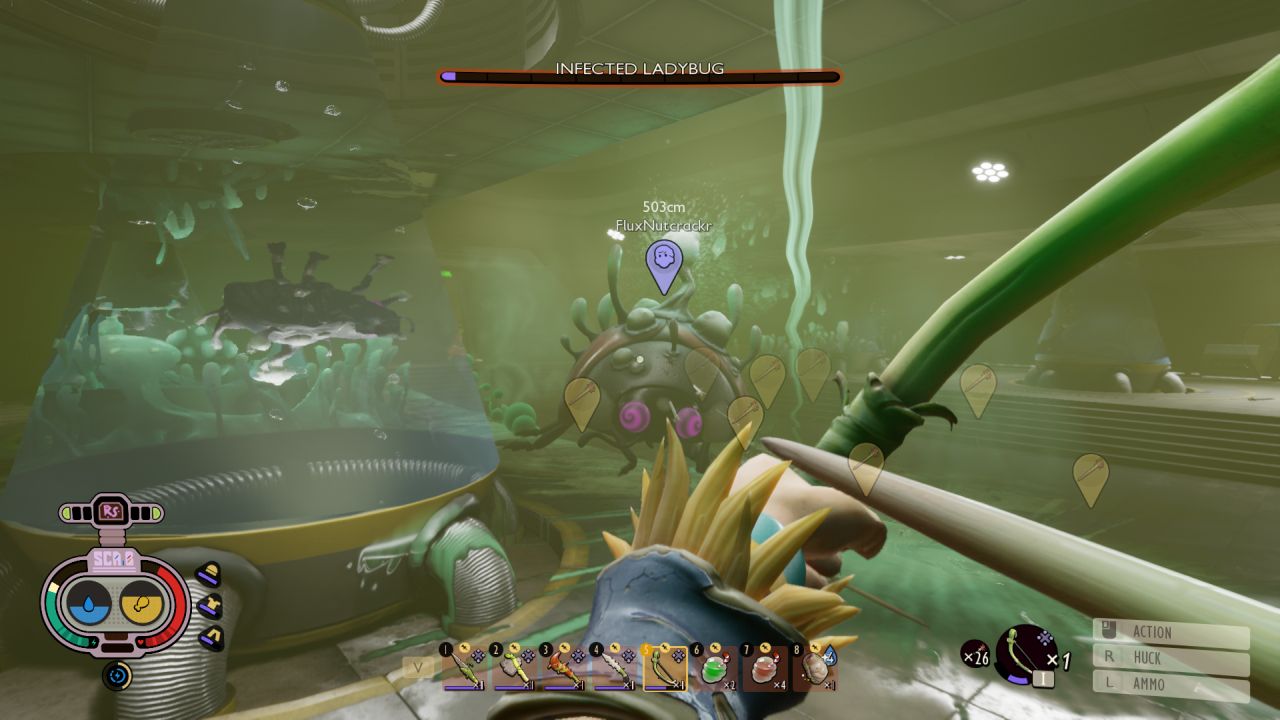Screen dimensions: 1280x720
Task: Use the green smoothie in slot 6
Action: (714, 667)
